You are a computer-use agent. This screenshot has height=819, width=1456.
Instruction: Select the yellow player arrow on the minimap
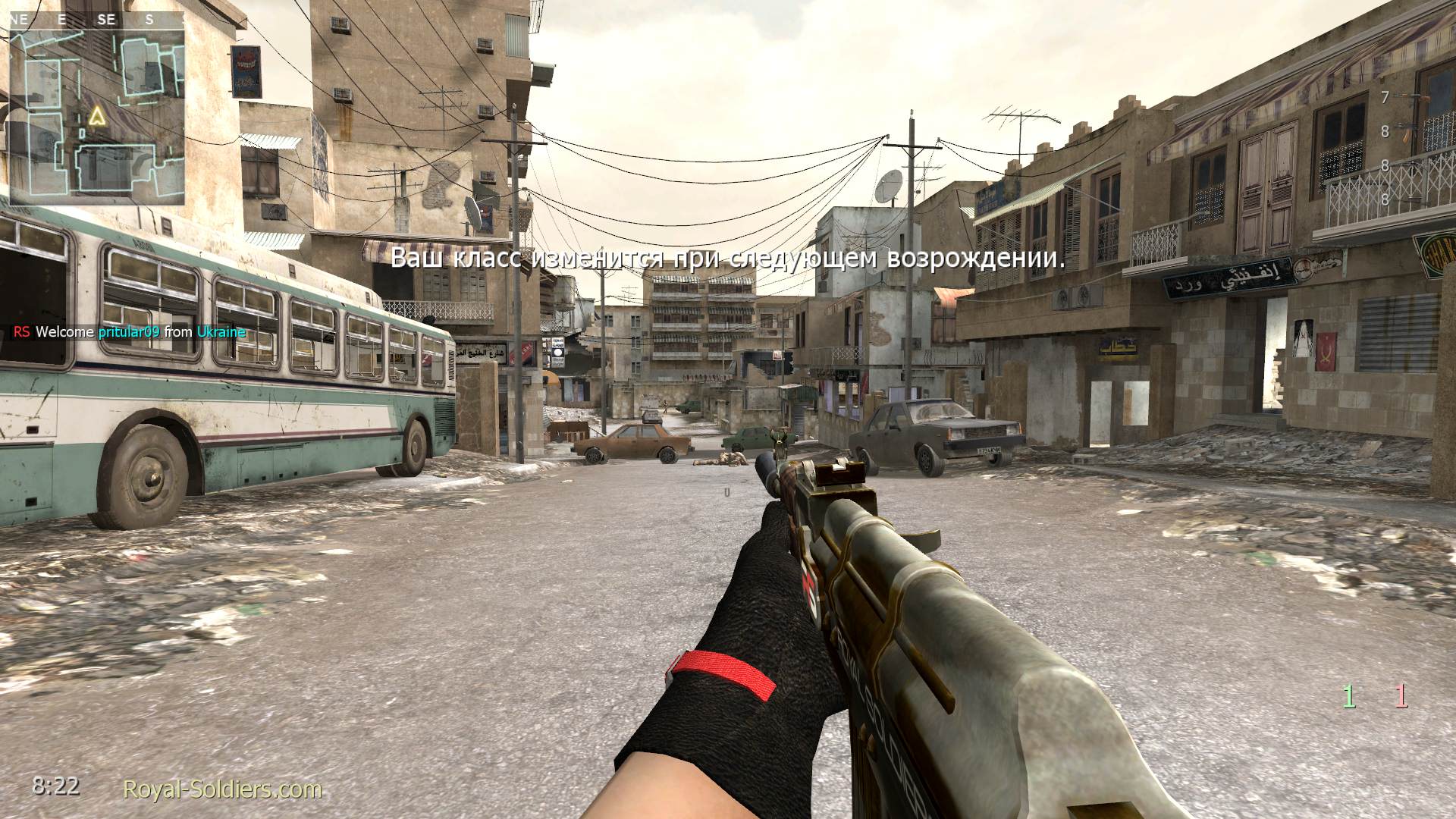[96, 116]
